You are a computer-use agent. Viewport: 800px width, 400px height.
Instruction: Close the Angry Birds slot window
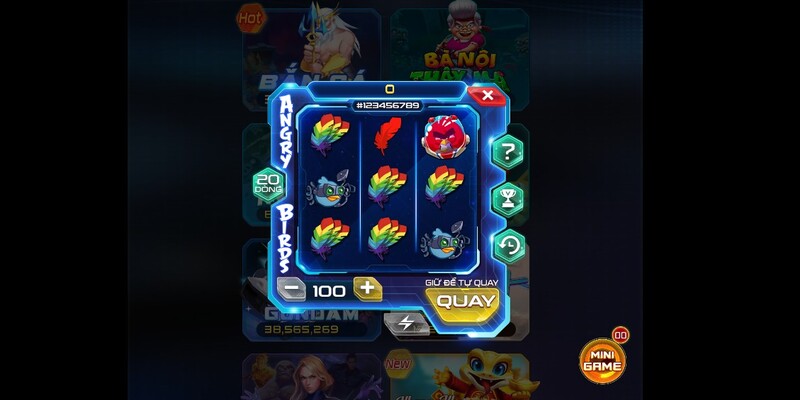tap(487, 95)
